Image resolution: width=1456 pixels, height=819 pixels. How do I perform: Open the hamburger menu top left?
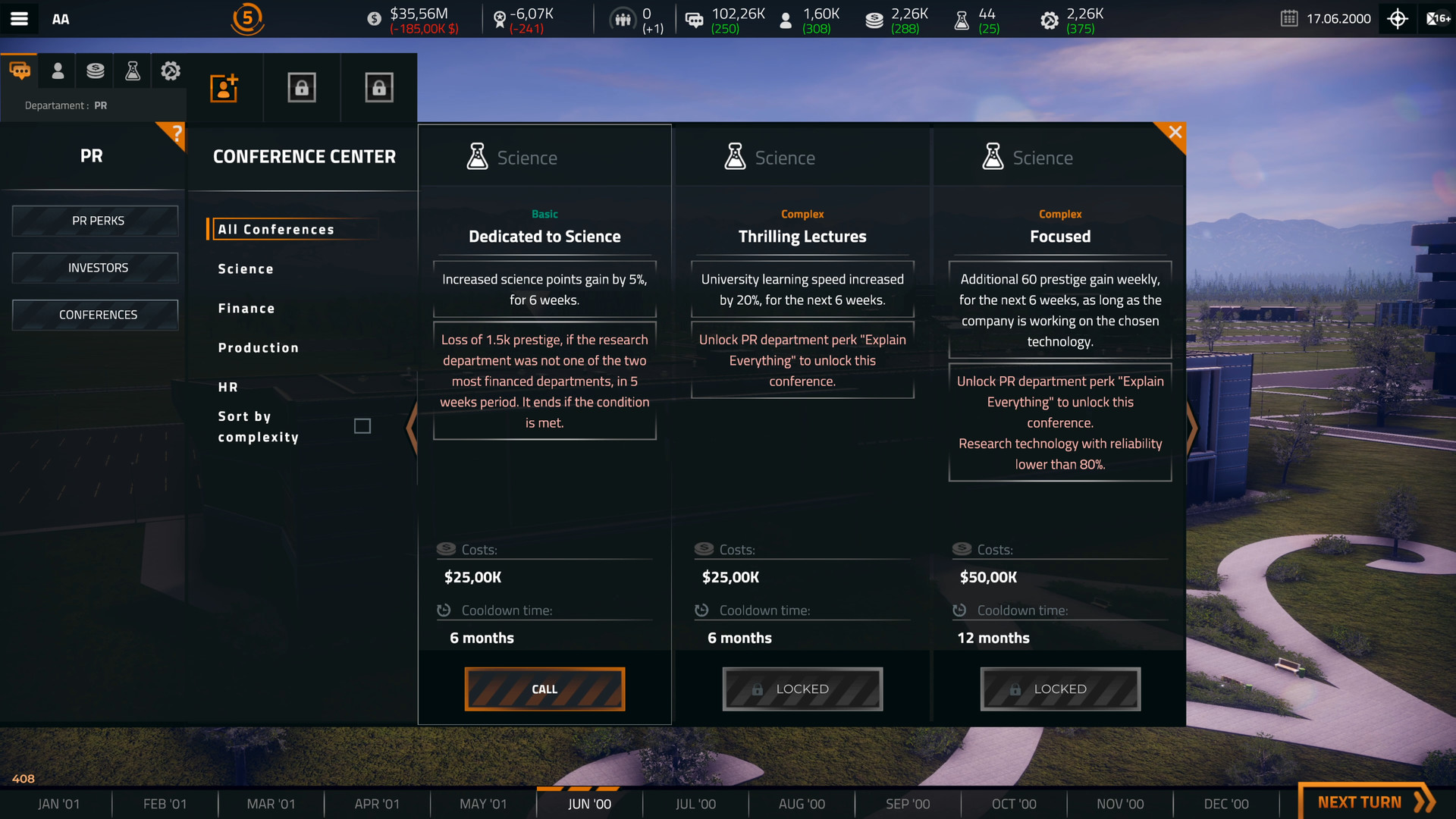(x=20, y=19)
